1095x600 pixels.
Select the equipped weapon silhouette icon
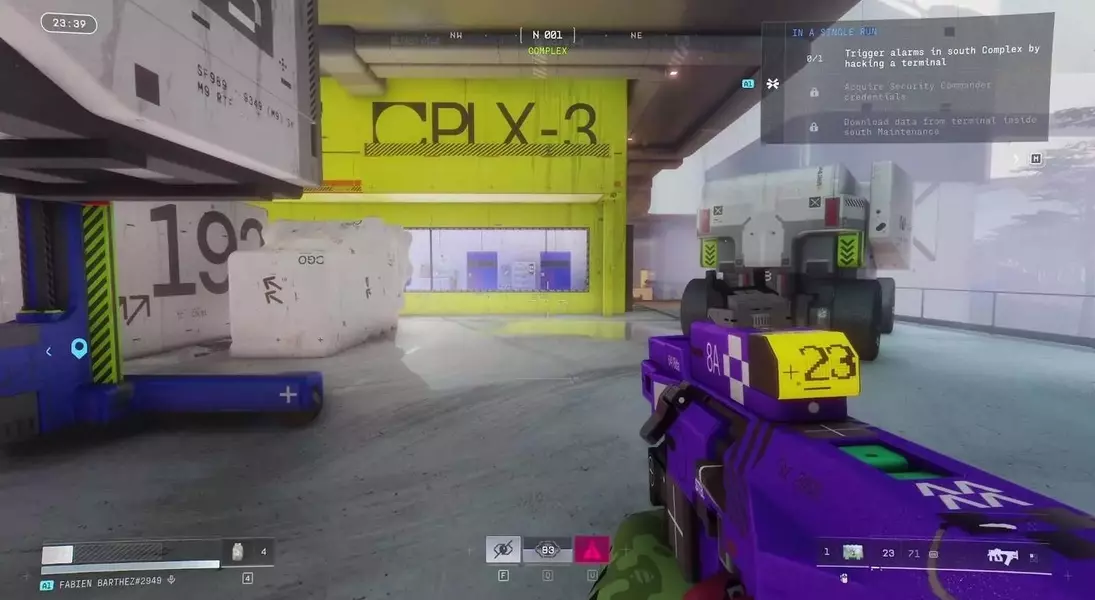pos(1001,555)
